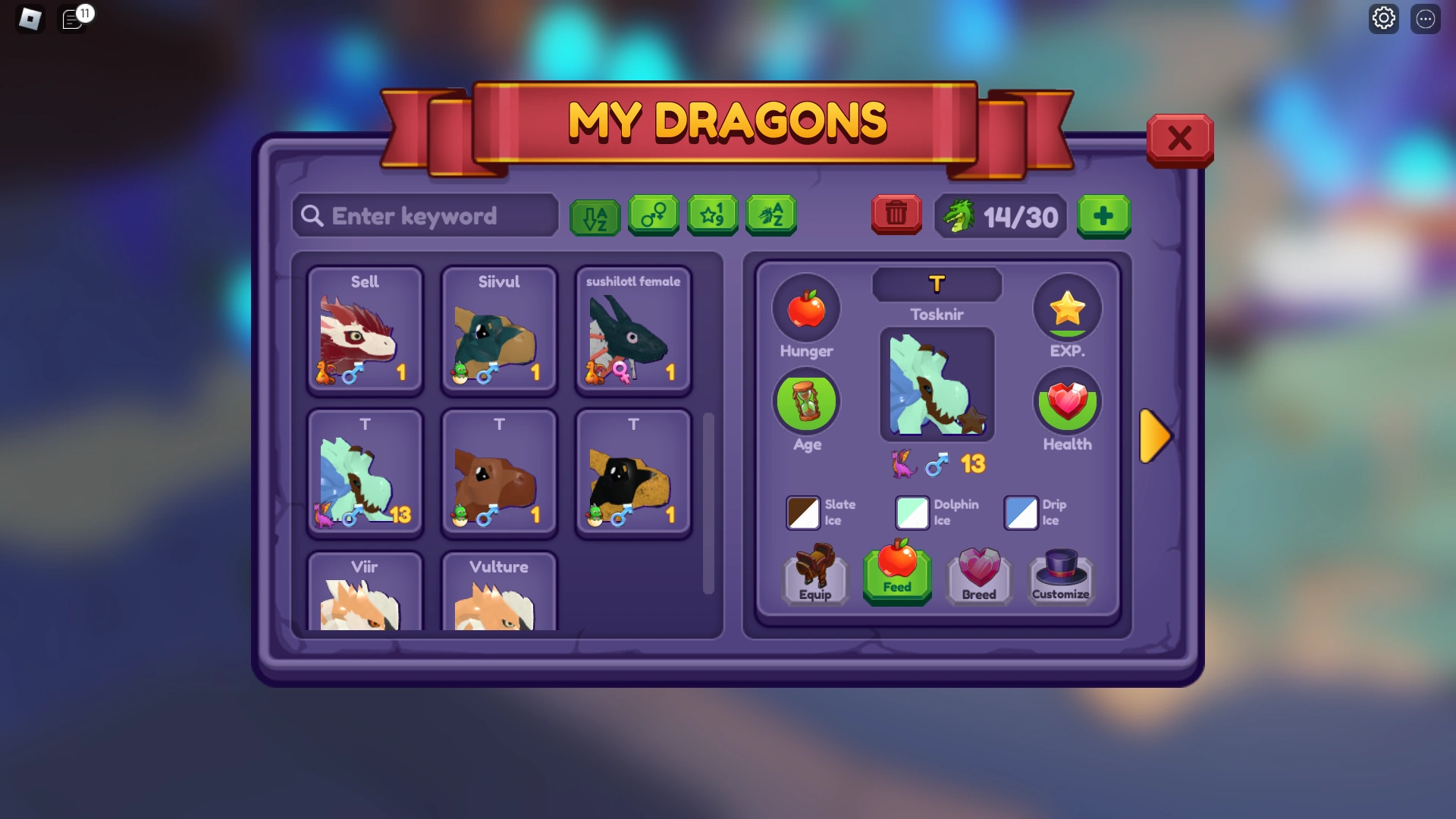
Task: View Tosknir's EXP star icon
Action: pos(1067,308)
